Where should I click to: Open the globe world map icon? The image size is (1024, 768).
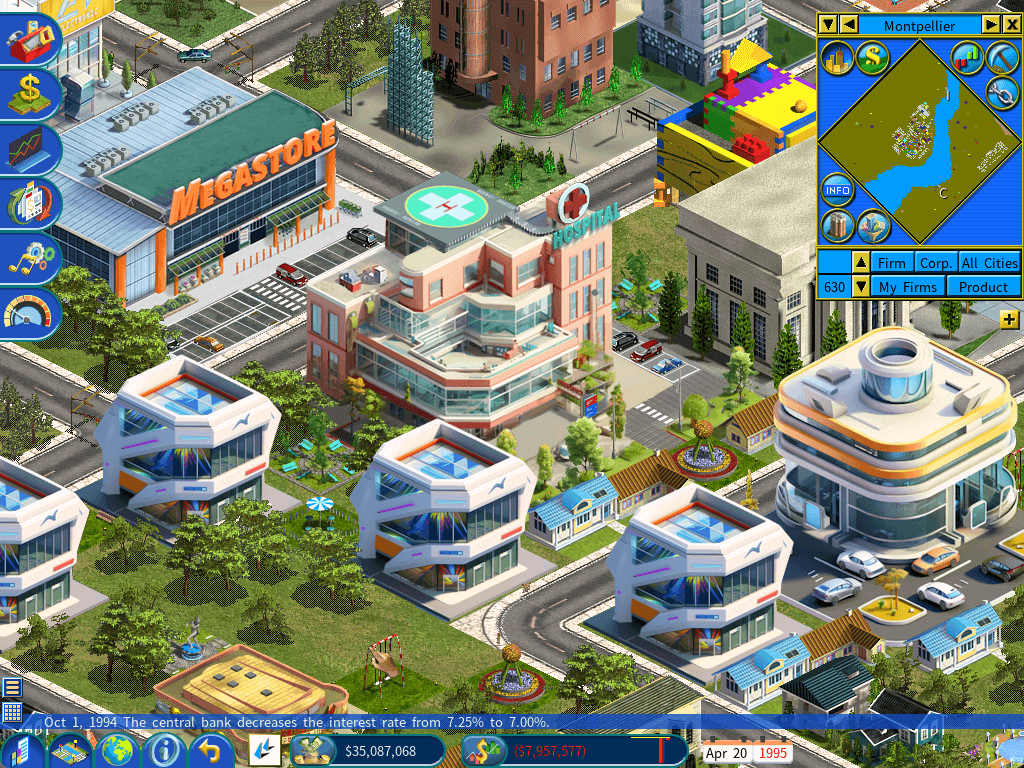point(118,750)
